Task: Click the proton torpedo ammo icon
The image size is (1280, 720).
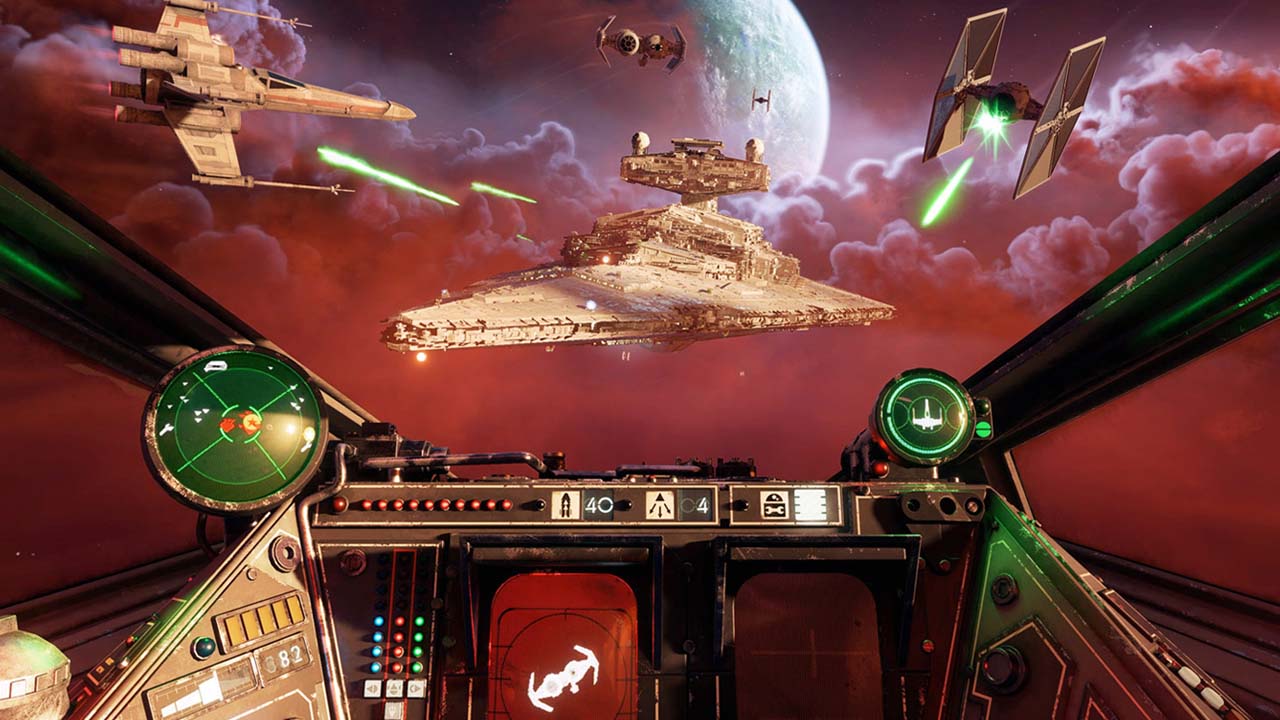Action: tap(565, 504)
